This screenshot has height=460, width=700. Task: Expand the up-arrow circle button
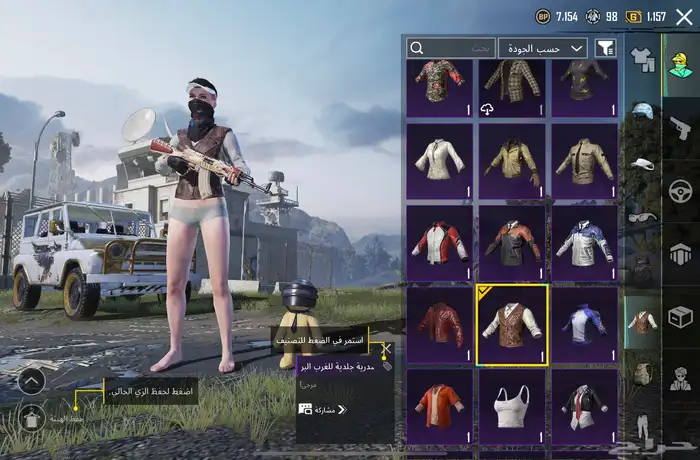point(30,380)
